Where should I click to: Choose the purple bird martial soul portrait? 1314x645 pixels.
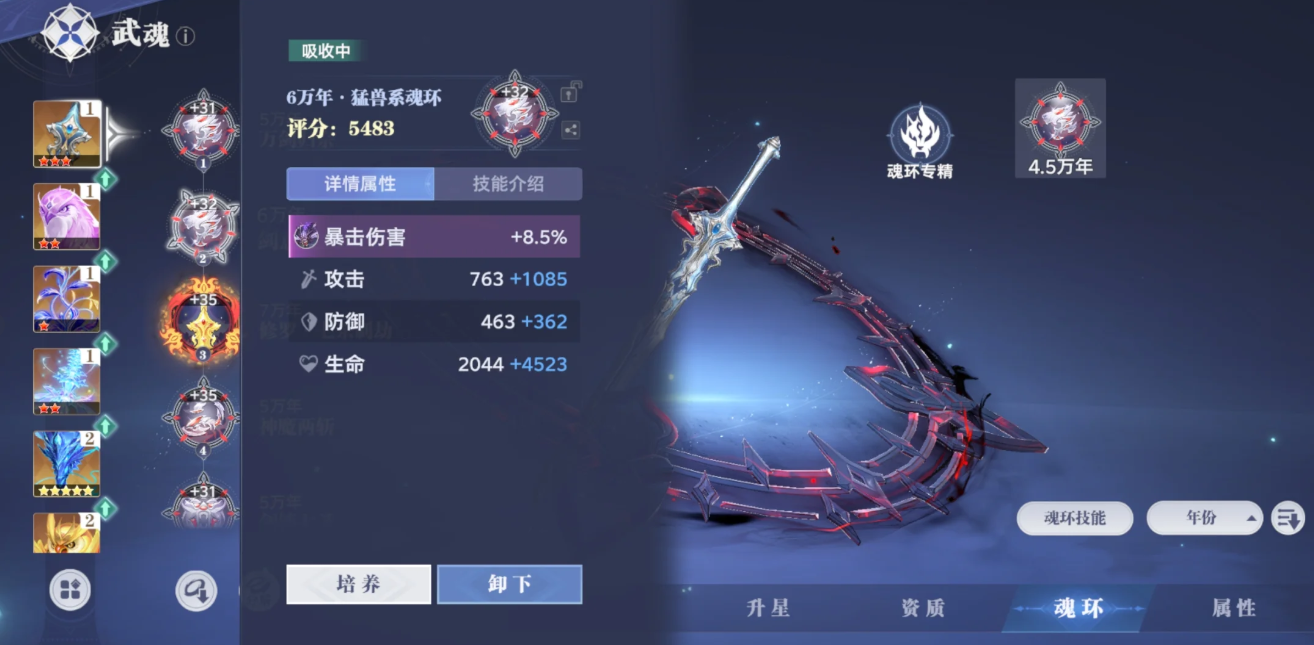(x=66, y=216)
